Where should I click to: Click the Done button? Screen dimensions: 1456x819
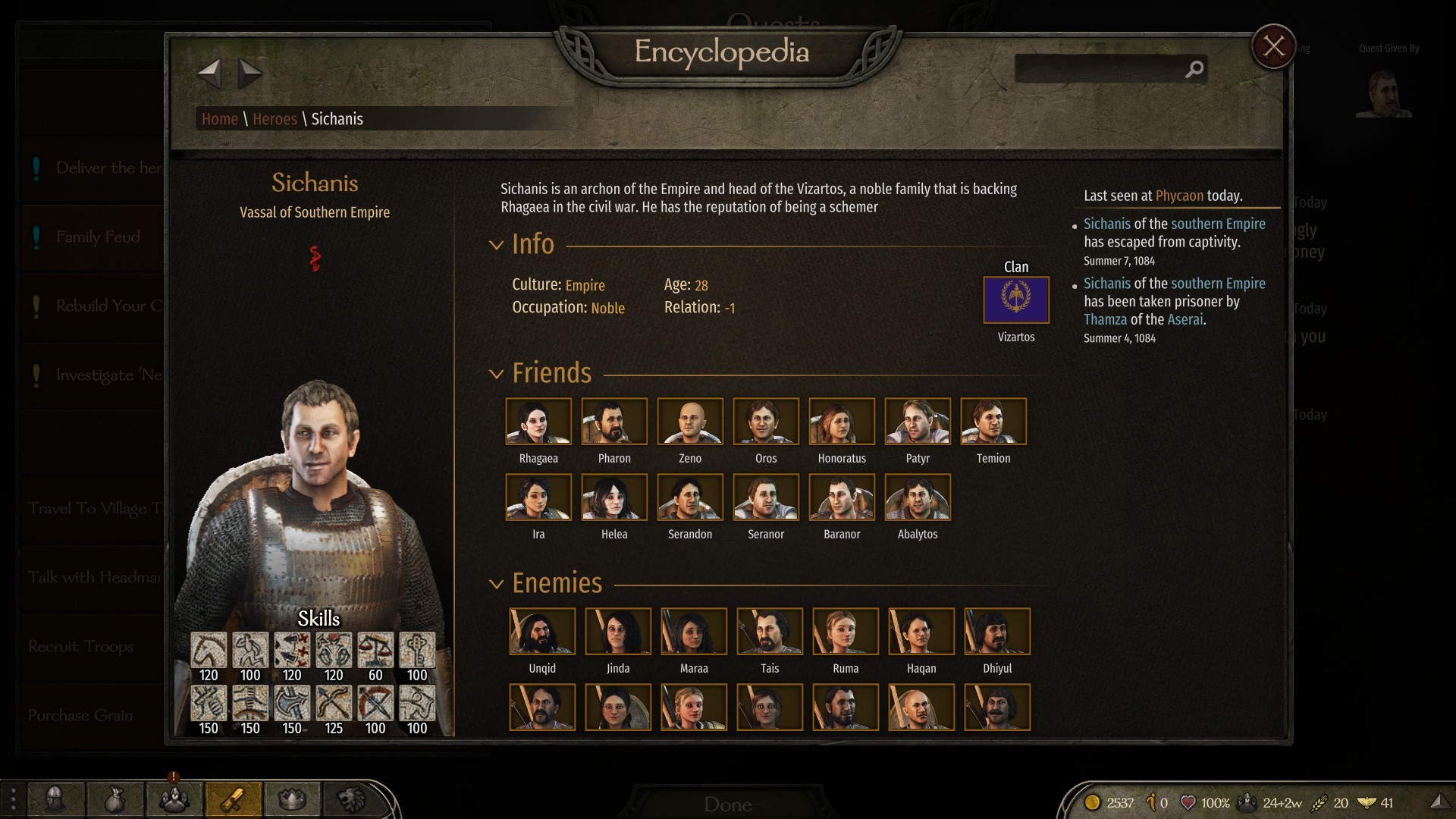point(727,804)
